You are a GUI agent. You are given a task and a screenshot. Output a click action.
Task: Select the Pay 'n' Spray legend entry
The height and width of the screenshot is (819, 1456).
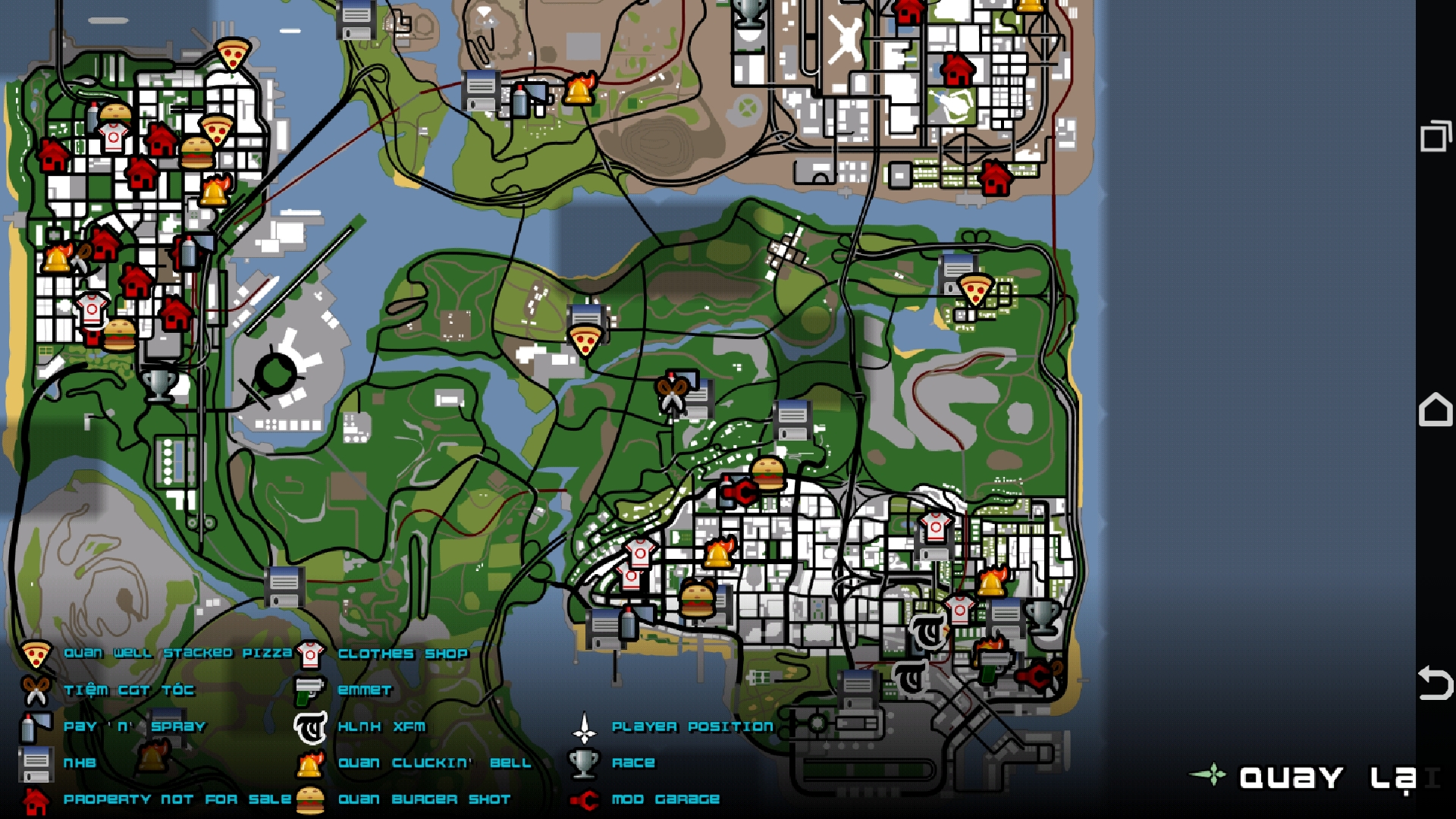134,726
